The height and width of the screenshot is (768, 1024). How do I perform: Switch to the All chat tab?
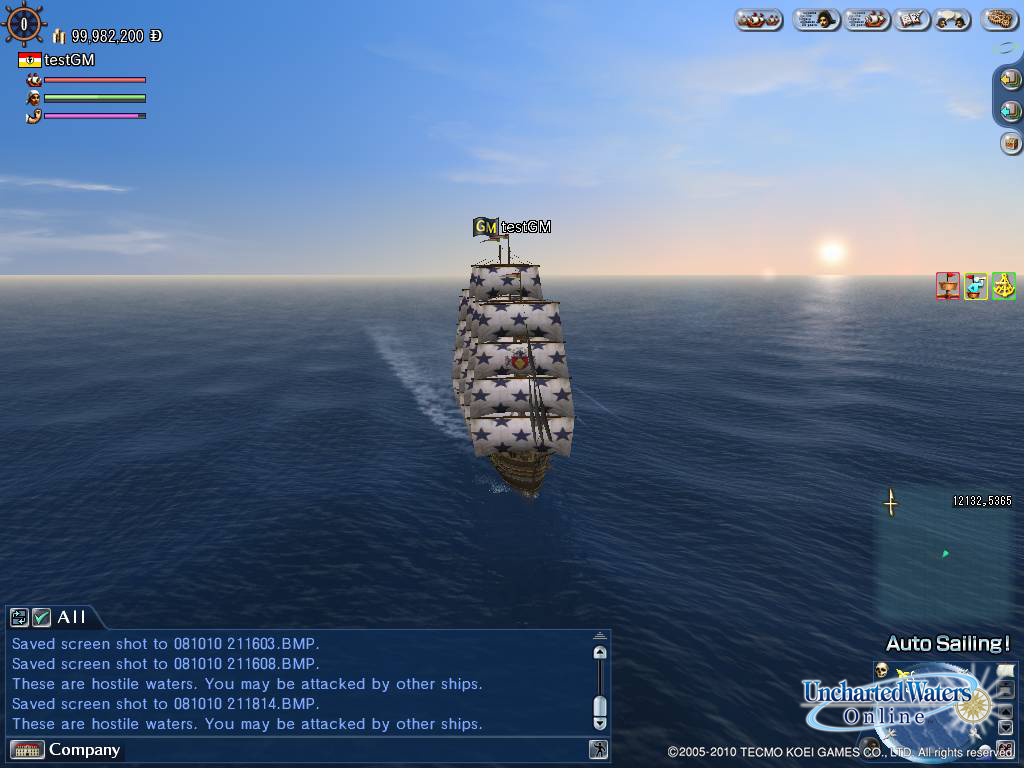point(72,617)
